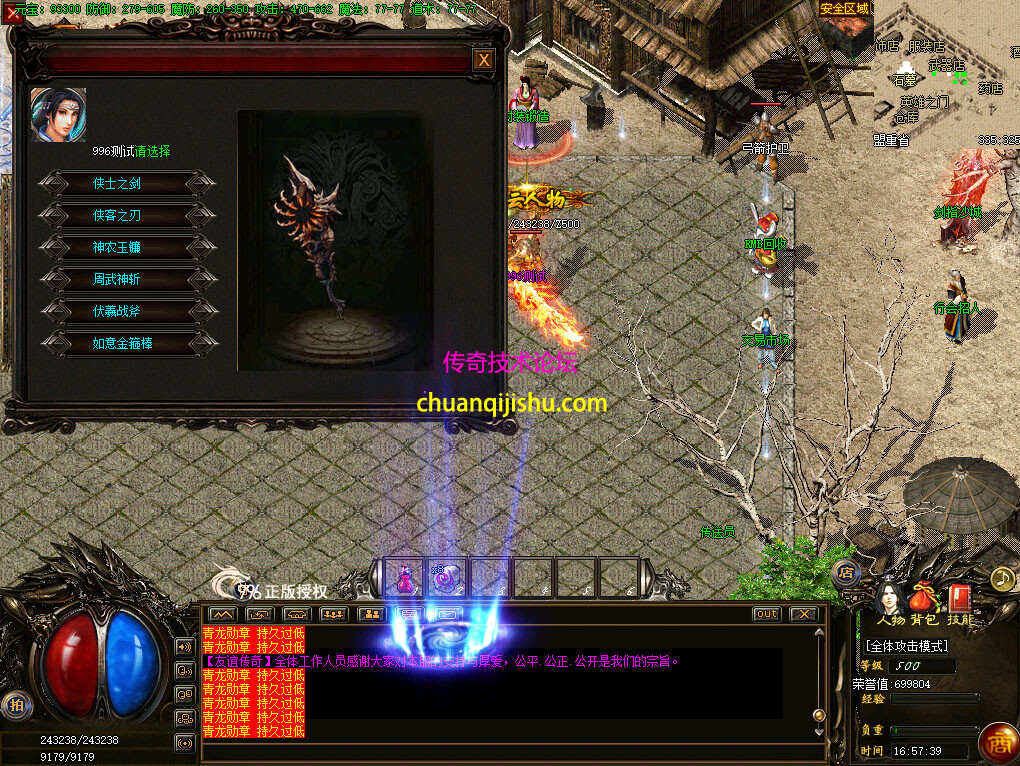The width and height of the screenshot is (1020, 766).
Task: Use the purple swirl item in hotbar
Action: tap(447, 578)
